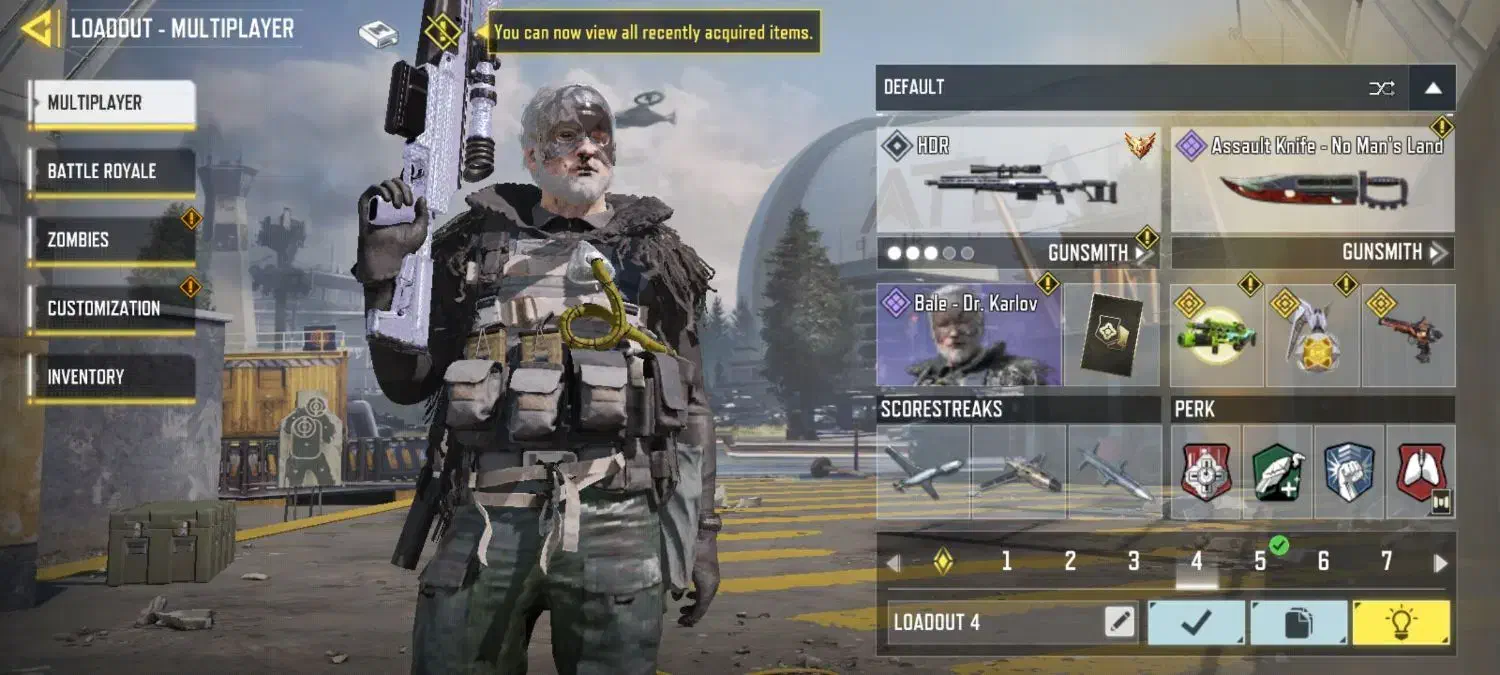This screenshot has height=675, width=1500.
Task: Choose the Assault Knife secondary weapon slot
Action: coord(1312,180)
